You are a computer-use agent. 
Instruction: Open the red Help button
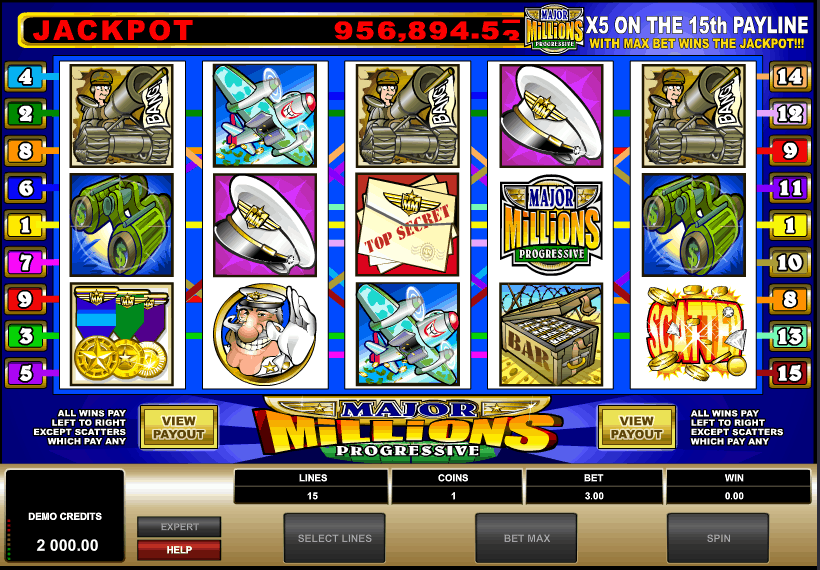[179, 550]
